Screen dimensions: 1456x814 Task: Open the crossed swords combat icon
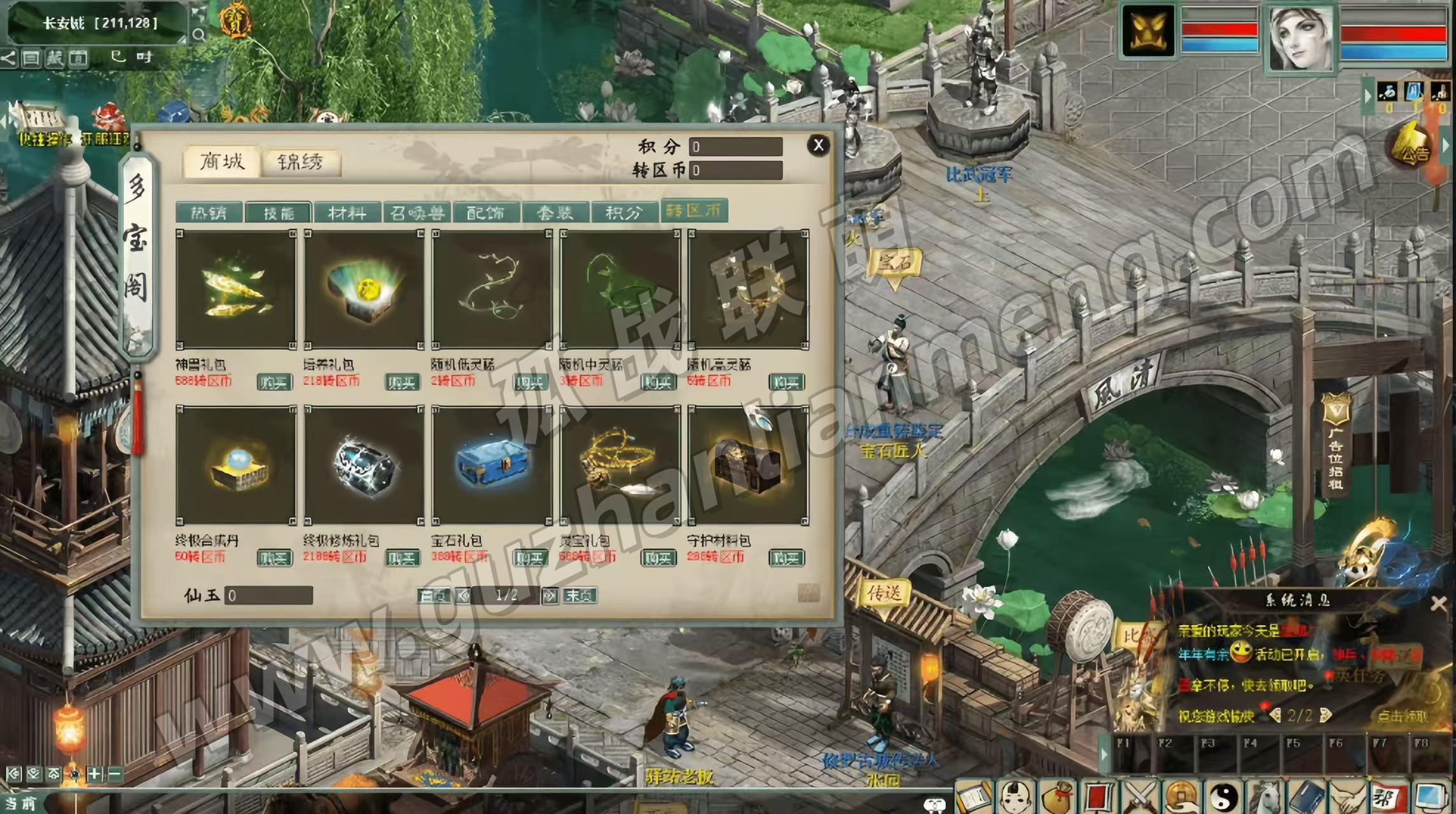(x=1141, y=797)
